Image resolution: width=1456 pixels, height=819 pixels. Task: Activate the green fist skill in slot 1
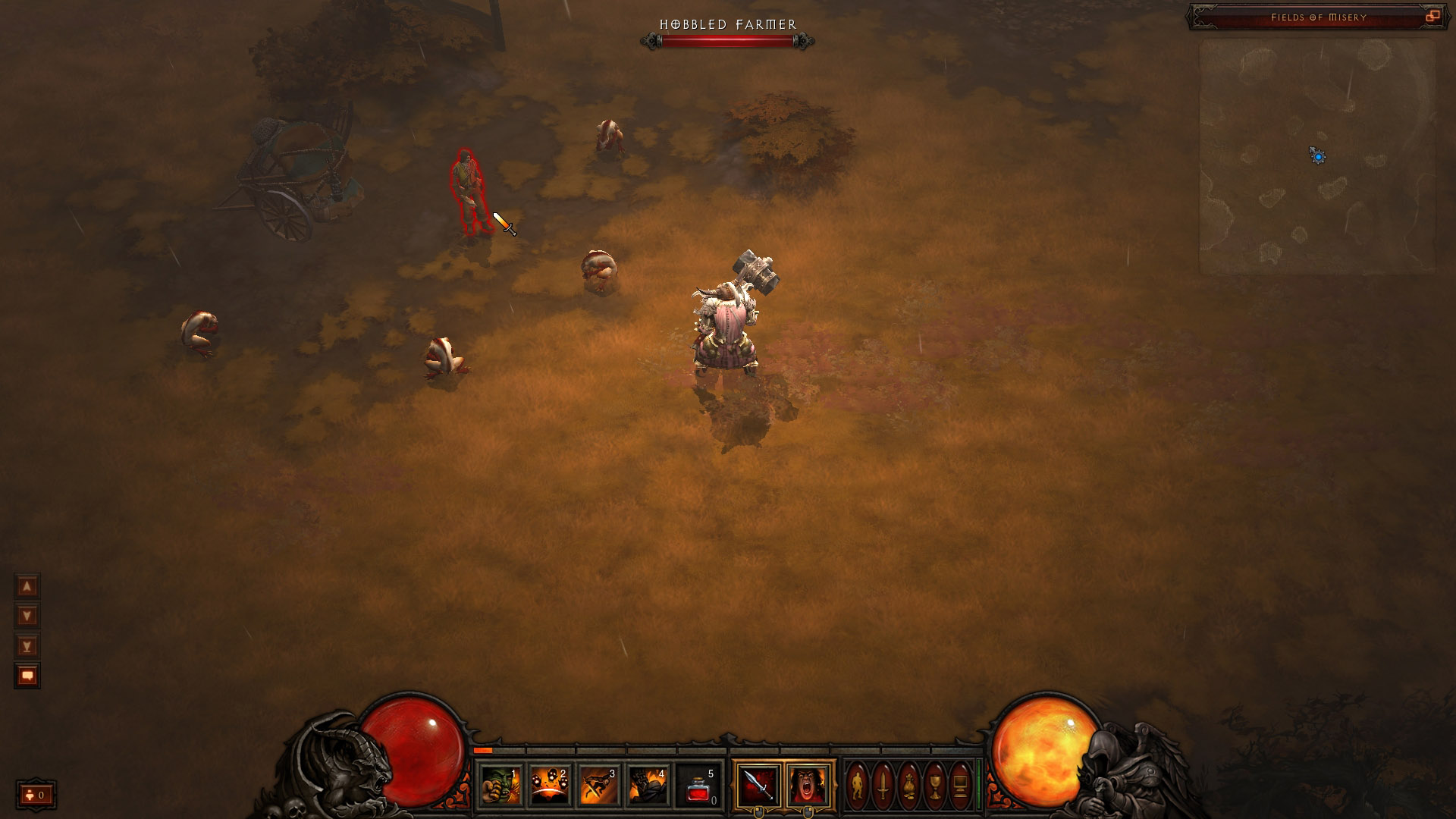500,785
